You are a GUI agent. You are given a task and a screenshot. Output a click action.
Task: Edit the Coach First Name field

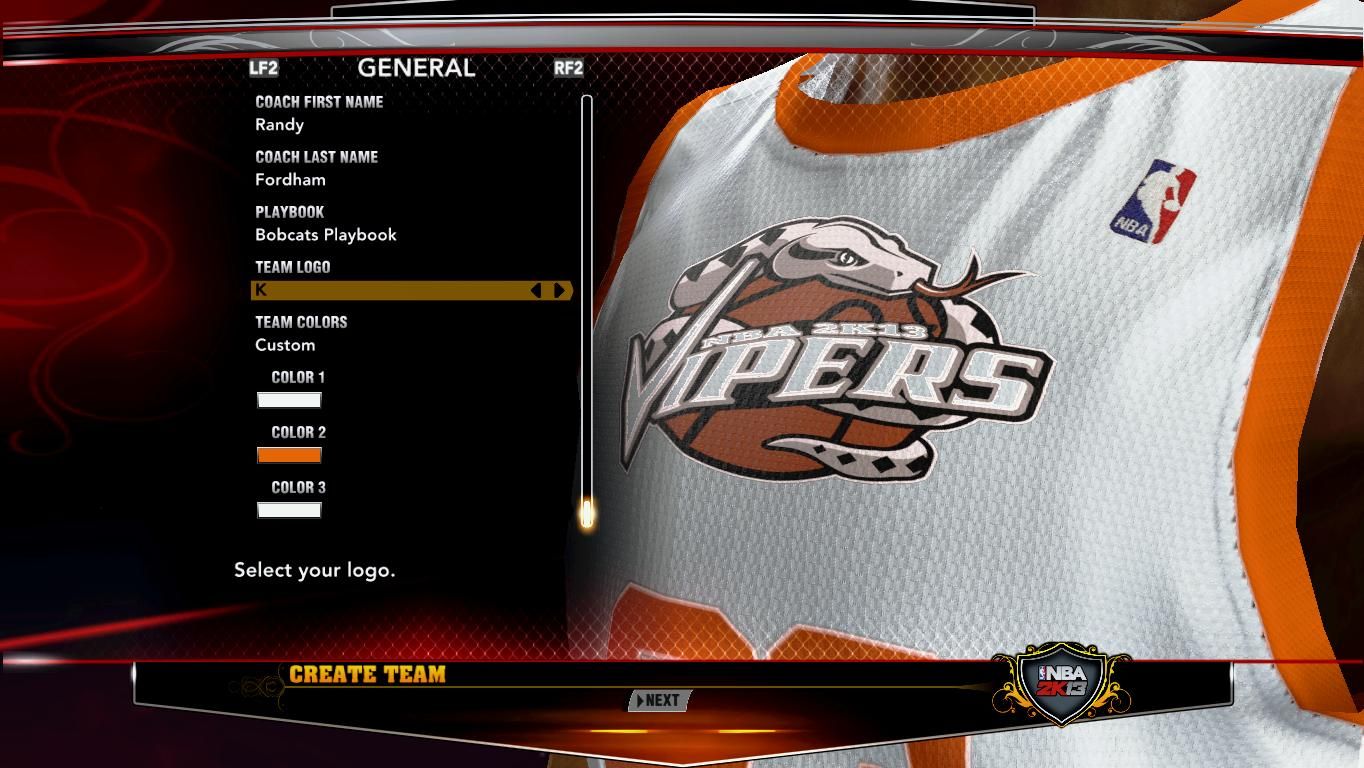(x=280, y=125)
